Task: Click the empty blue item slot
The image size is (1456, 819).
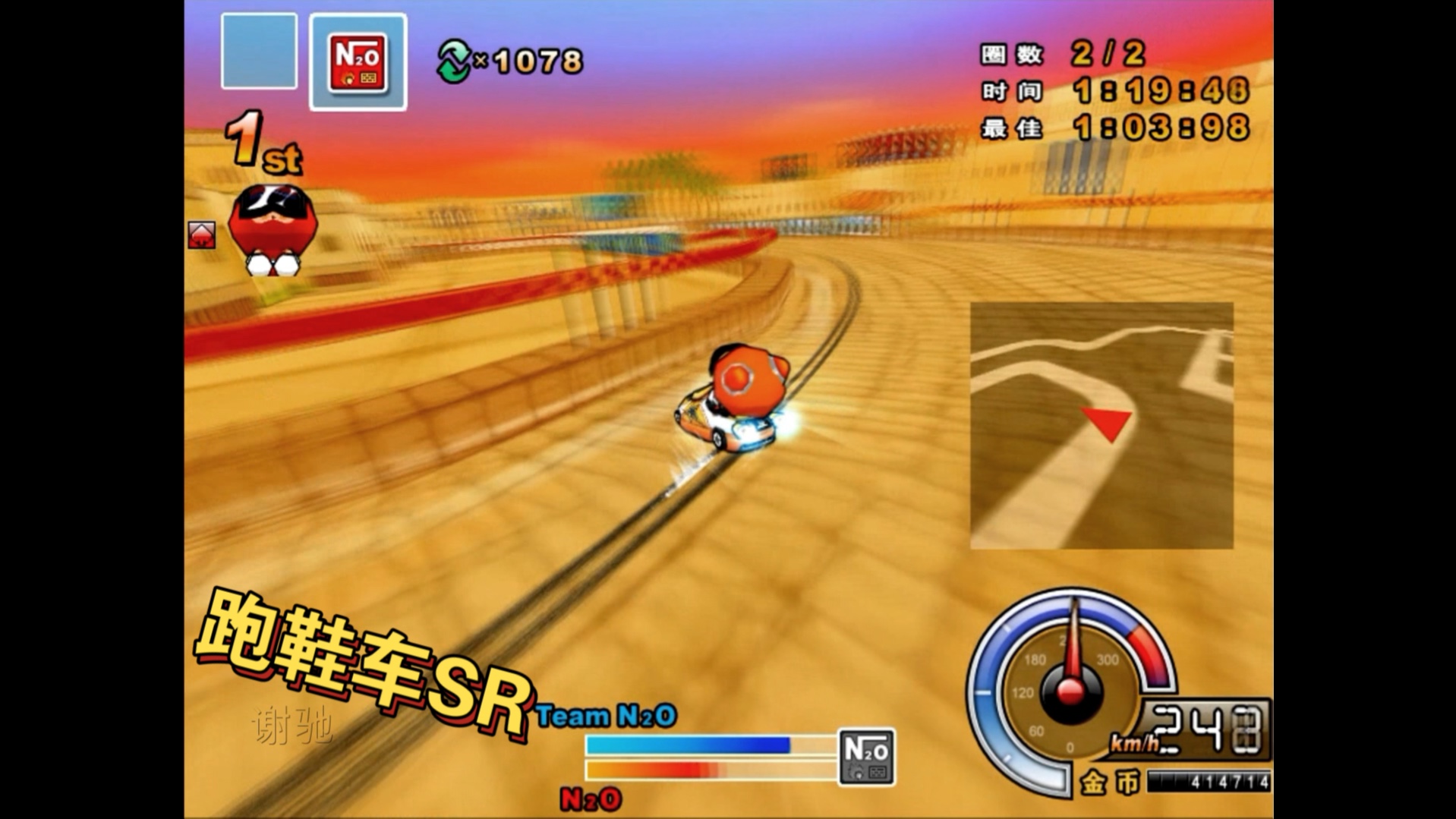Action: pos(259,51)
